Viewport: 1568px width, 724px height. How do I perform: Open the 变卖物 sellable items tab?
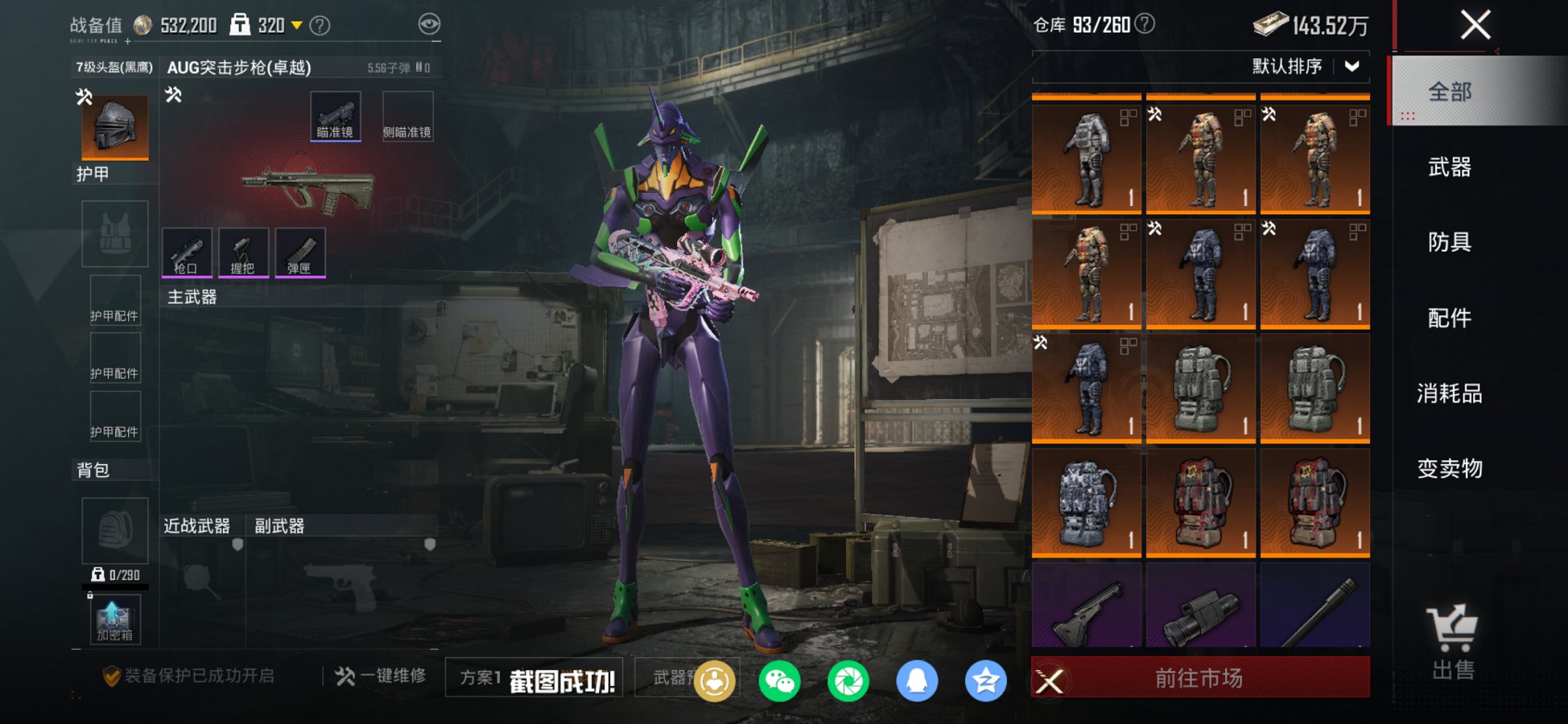1450,468
